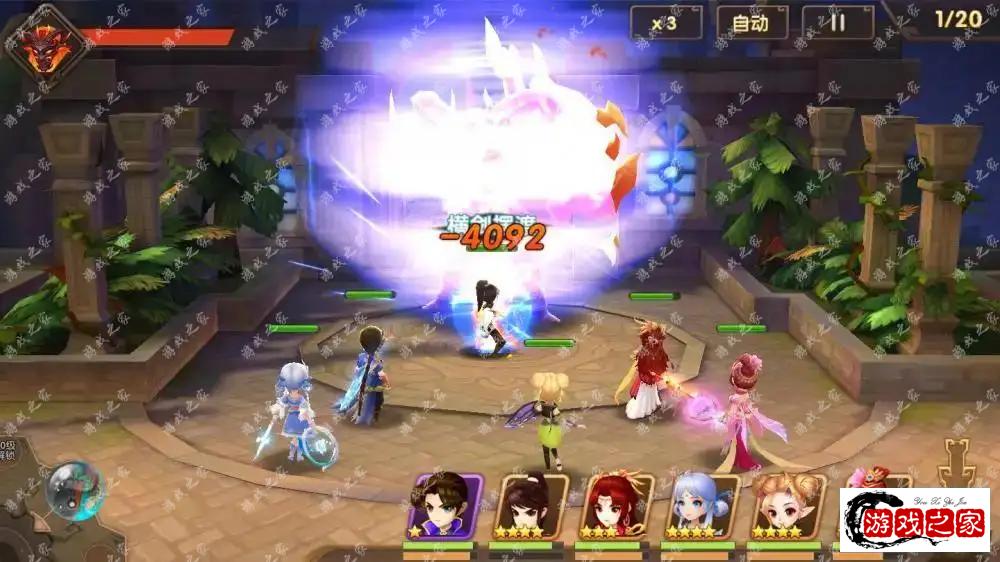The width and height of the screenshot is (1000, 562).
Task: Pick the silver-blue haired girl portrait
Action: click(x=702, y=506)
